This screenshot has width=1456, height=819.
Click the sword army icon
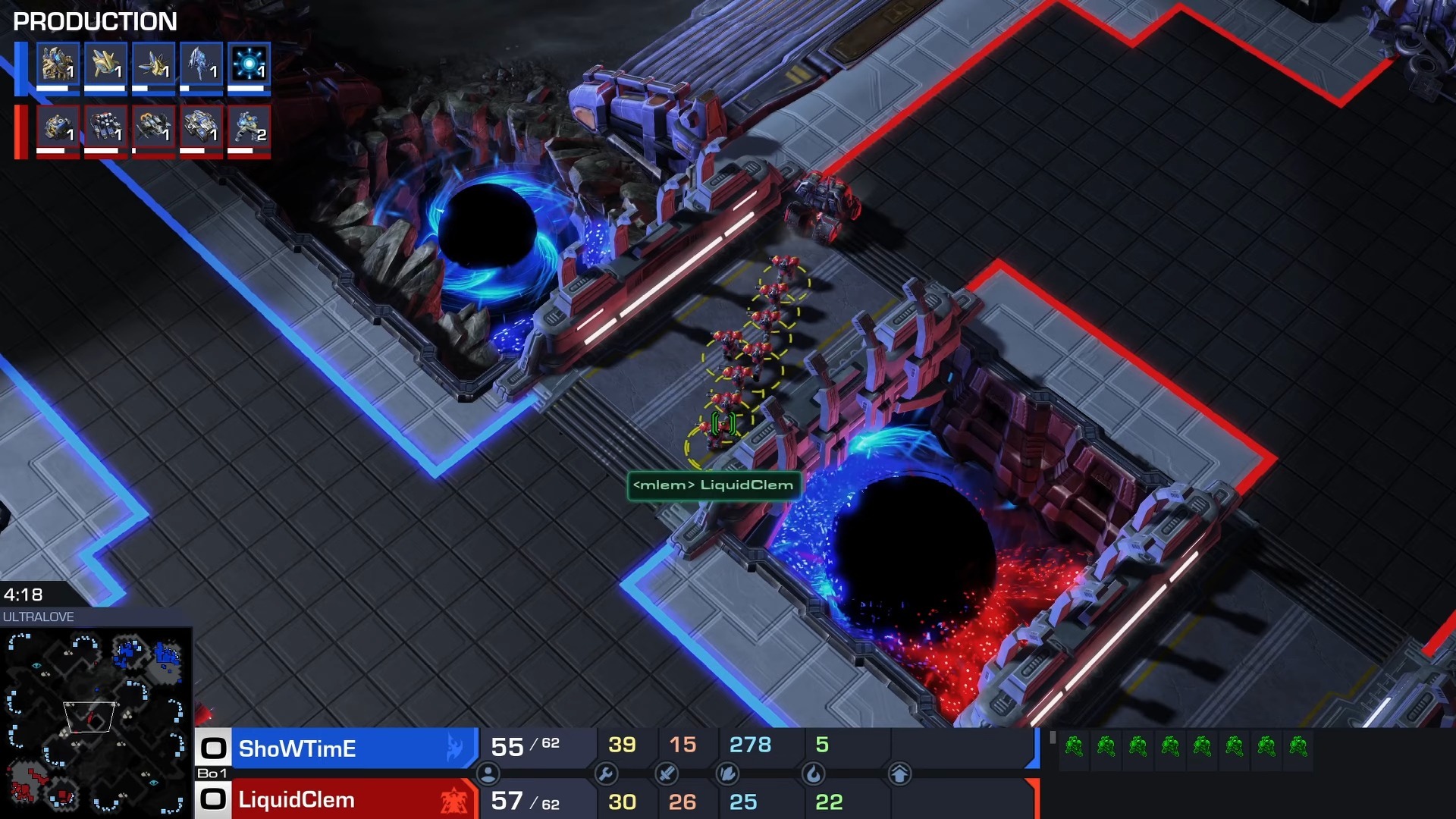tap(666, 773)
